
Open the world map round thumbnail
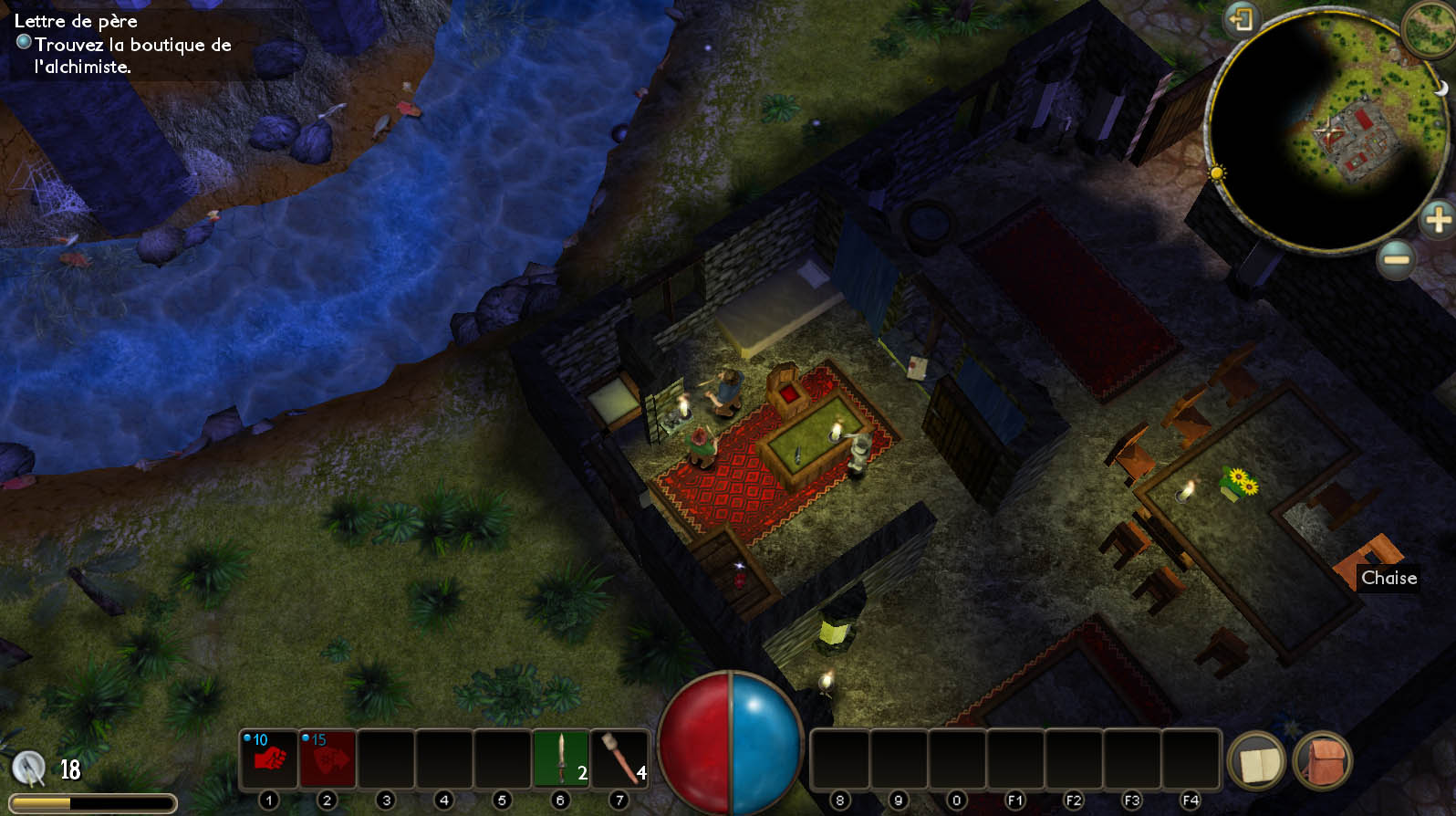pos(1430,27)
